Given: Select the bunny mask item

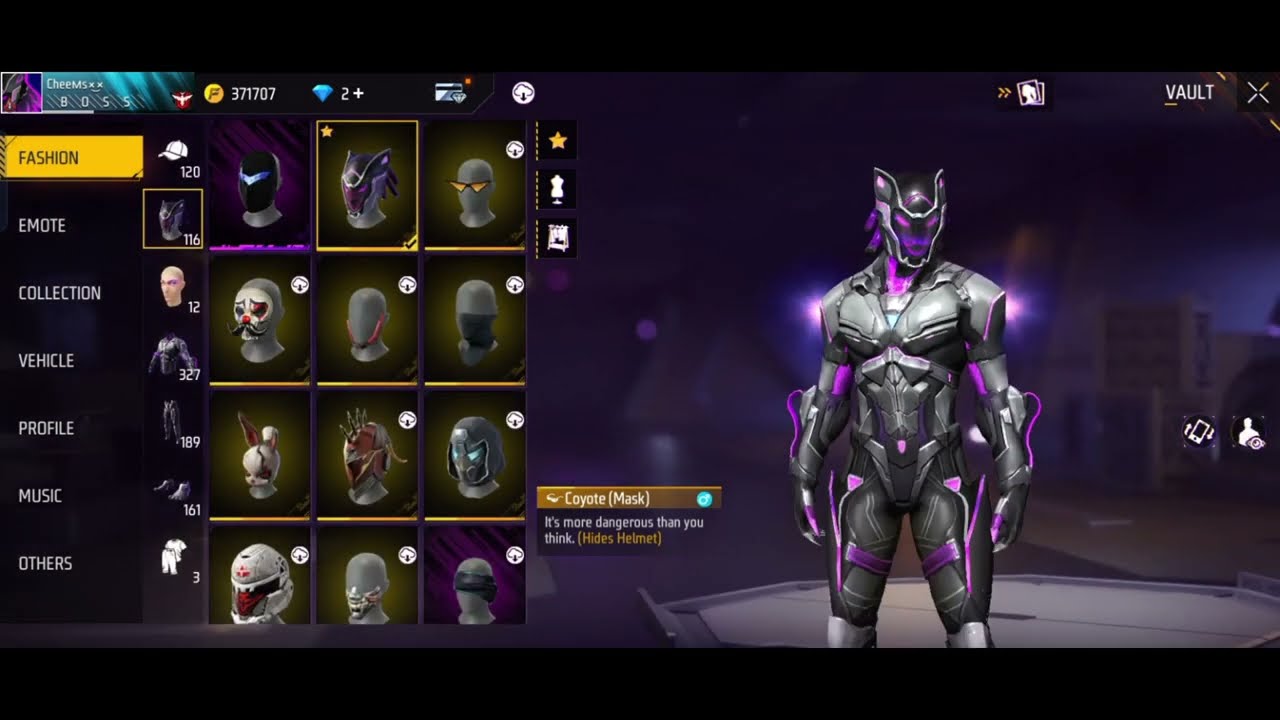Looking at the screenshot, I should tap(259, 454).
